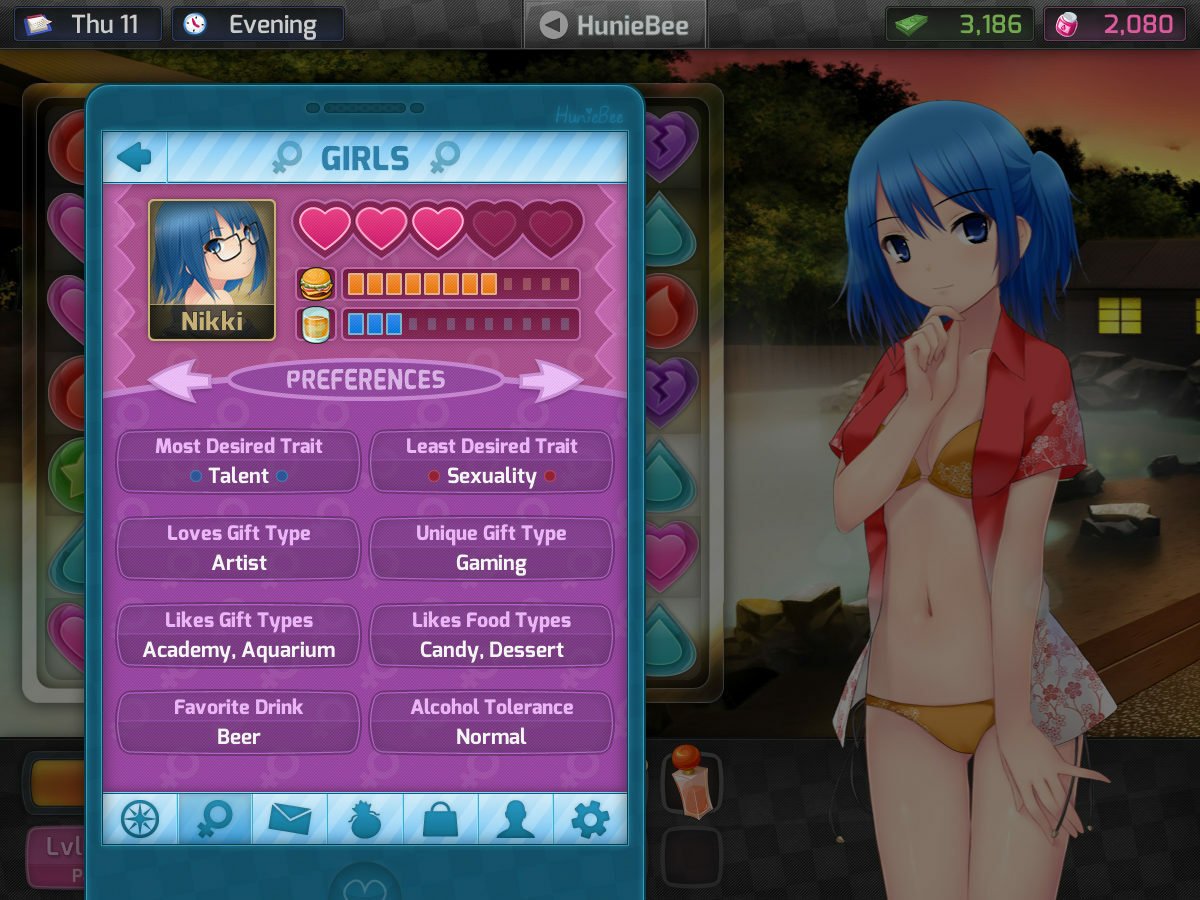Viewport: 1200px width, 900px height.
Task: Select the Loves Gift Type Artist entry
Action: tap(238, 548)
